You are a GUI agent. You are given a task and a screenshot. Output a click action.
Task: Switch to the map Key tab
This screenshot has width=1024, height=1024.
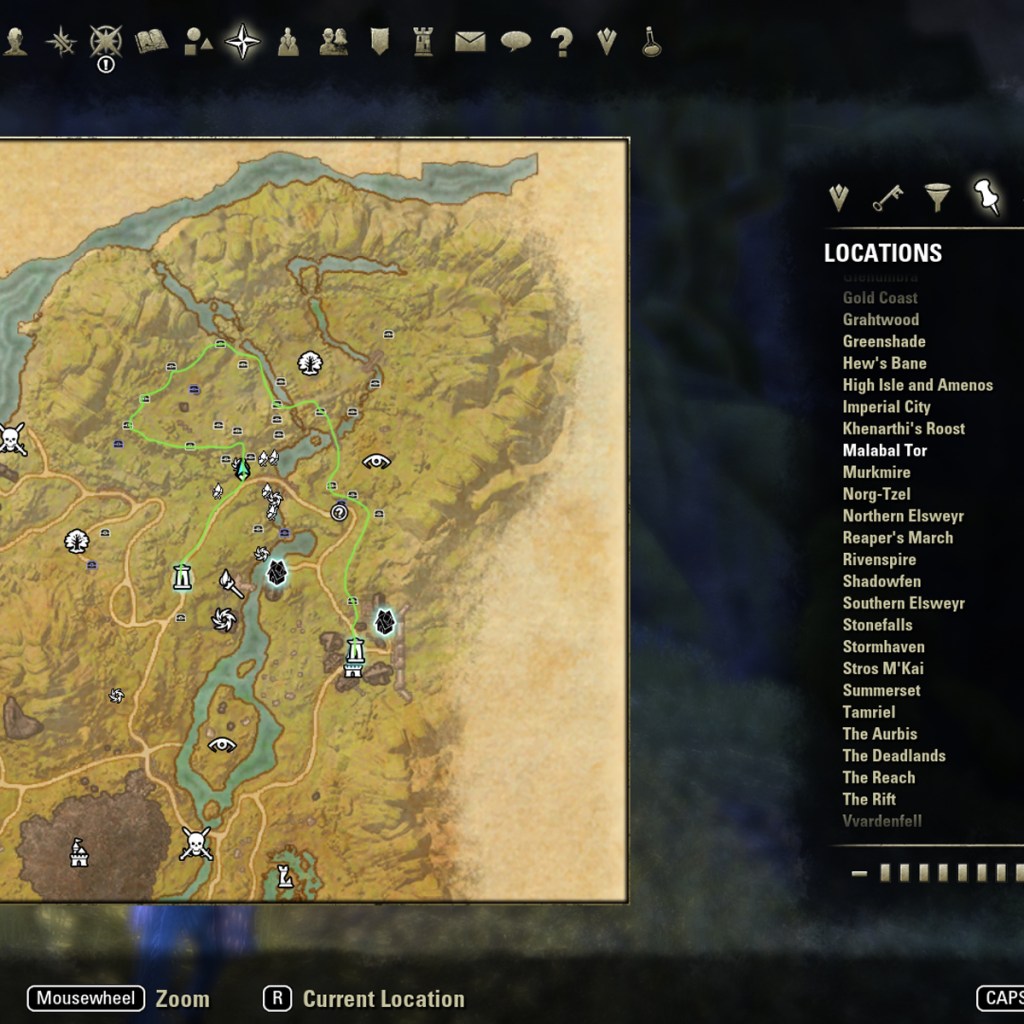(887, 198)
